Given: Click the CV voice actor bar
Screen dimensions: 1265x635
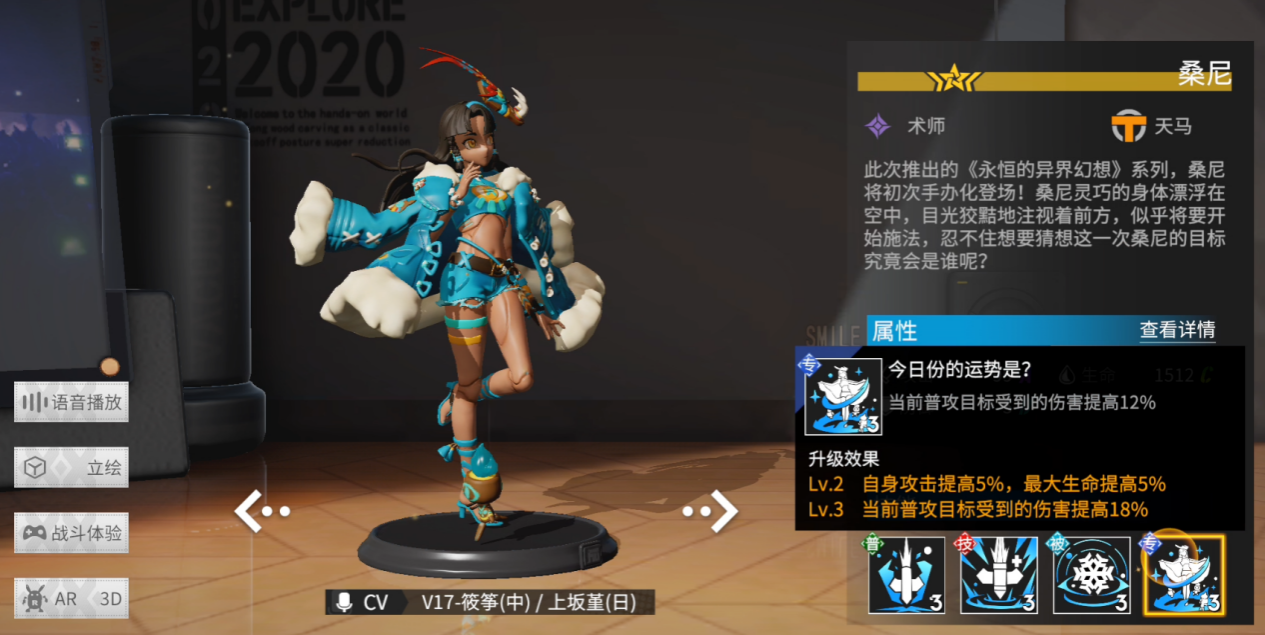Looking at the screenshot, I should [x=490, y=602].
